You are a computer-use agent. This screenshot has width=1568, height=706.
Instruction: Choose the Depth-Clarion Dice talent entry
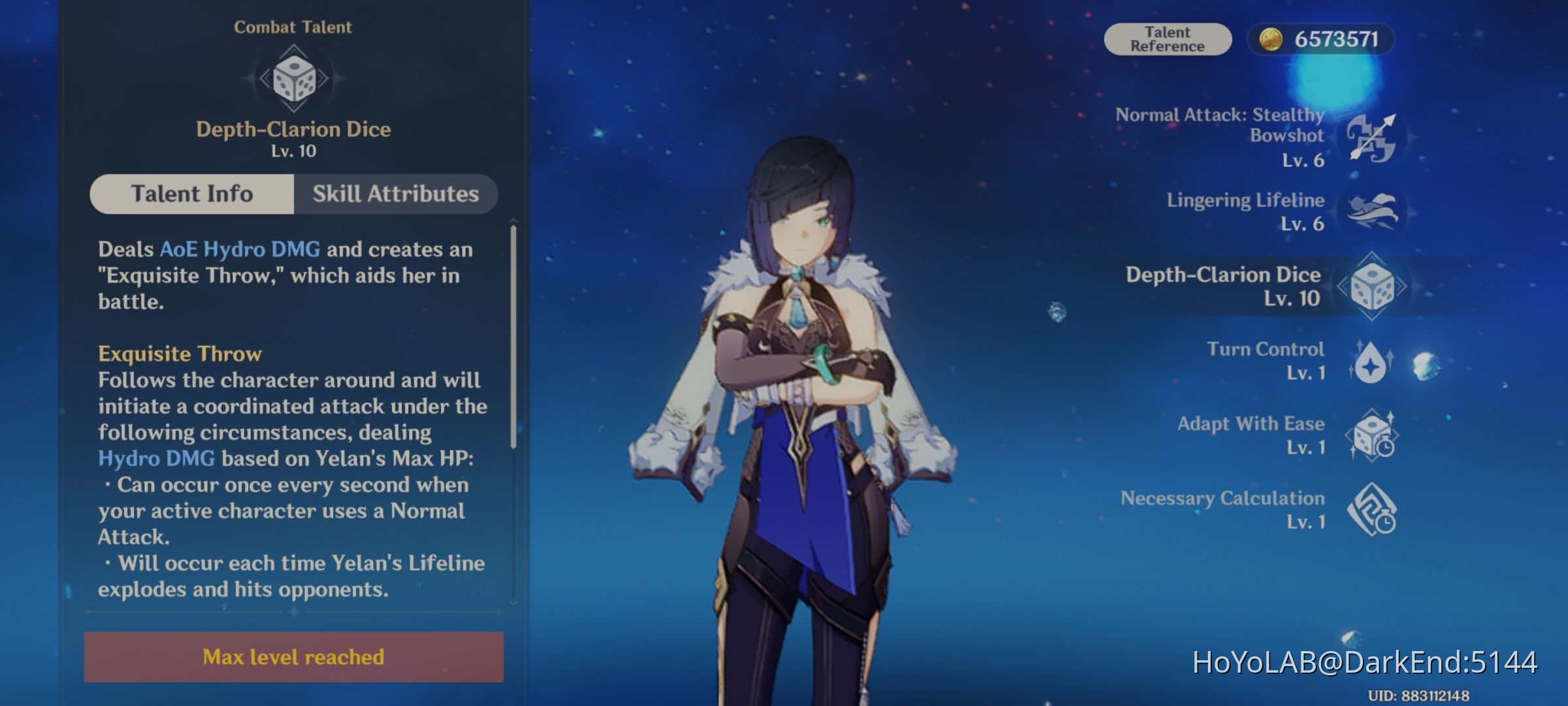pyautogui.click(x=1371, y=286)
